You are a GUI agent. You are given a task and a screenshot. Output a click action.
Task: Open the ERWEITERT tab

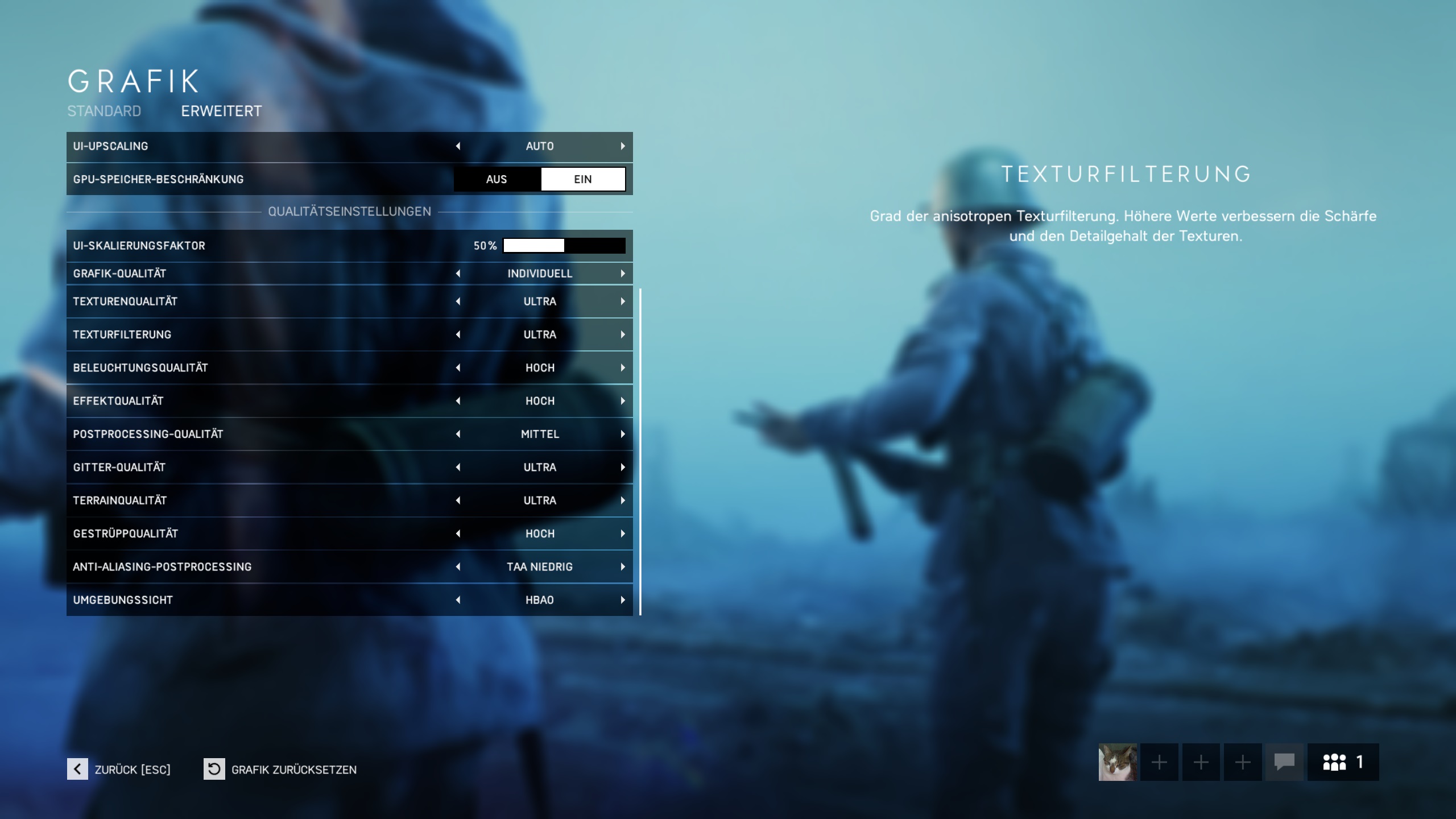pos(221,111)
